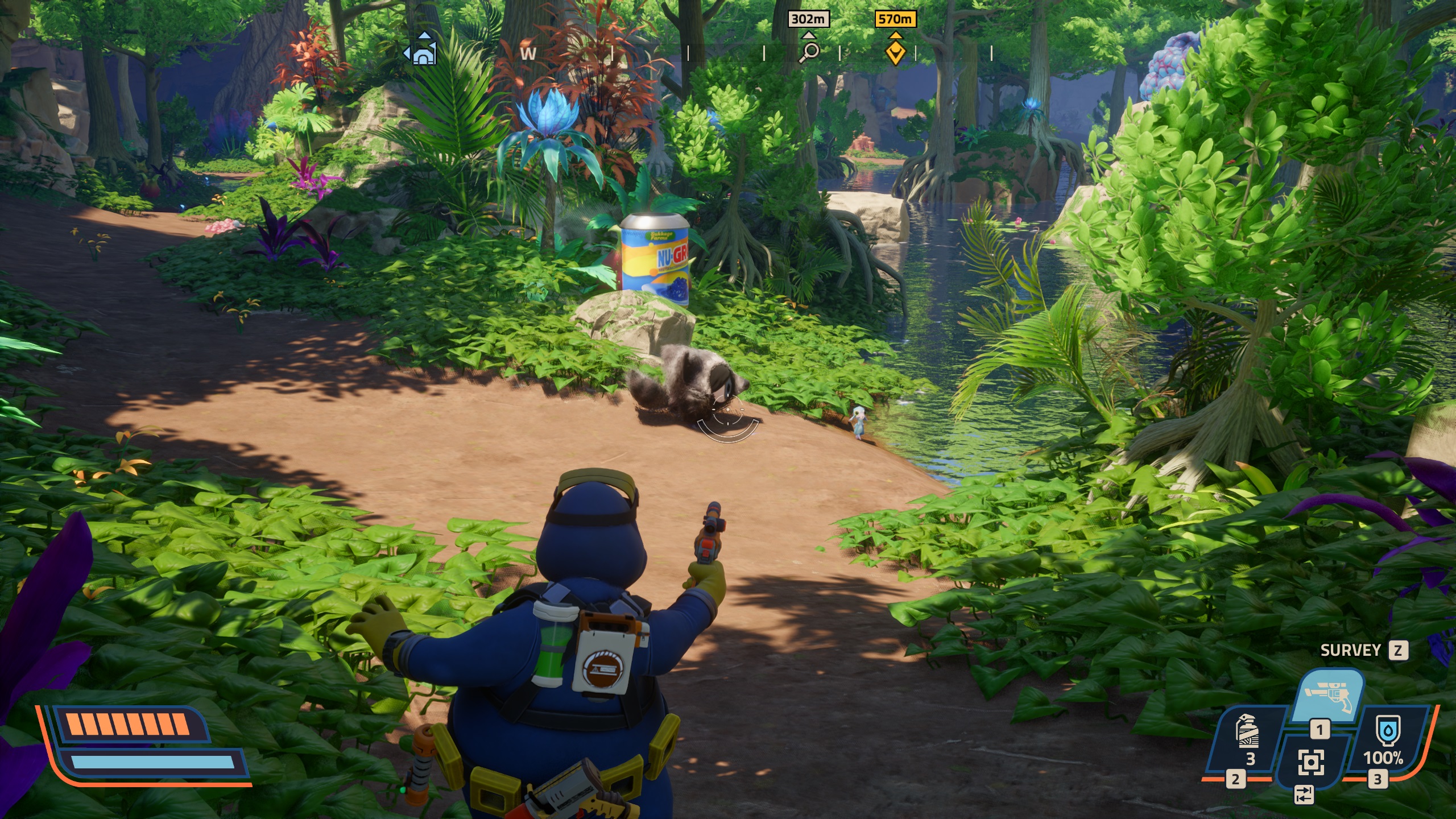Activate the camera focus frame slot

[x=1310, y=762]
